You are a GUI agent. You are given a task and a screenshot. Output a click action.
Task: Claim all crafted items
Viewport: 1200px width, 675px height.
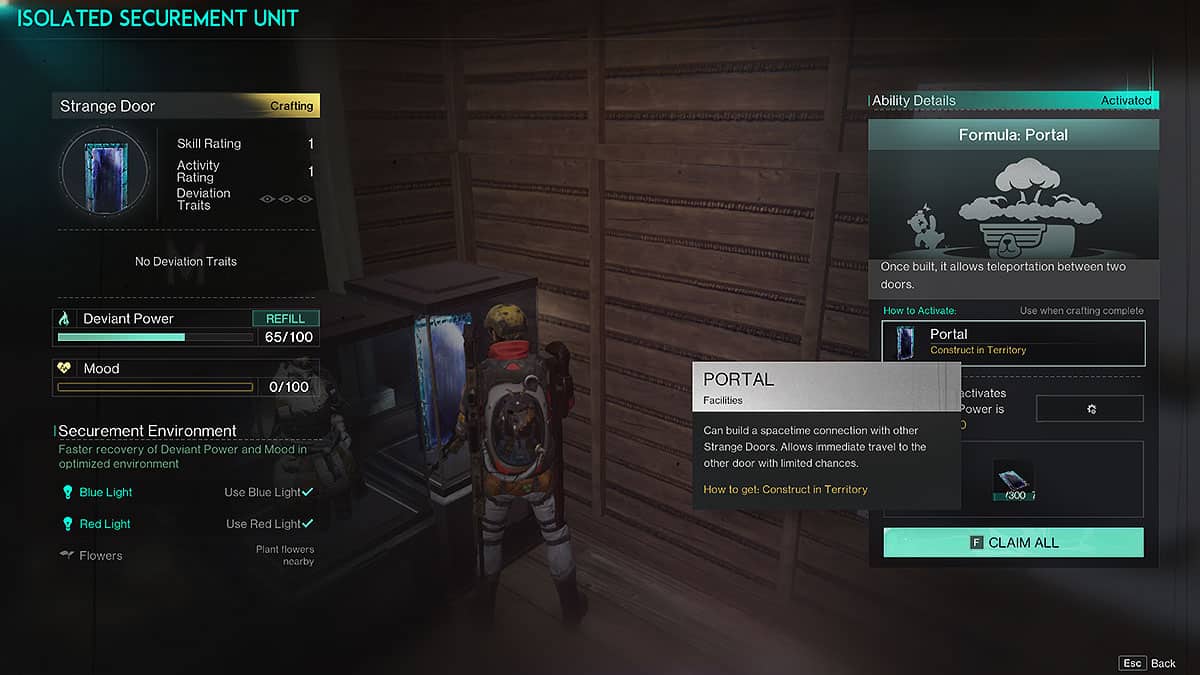click(1013, 543)
